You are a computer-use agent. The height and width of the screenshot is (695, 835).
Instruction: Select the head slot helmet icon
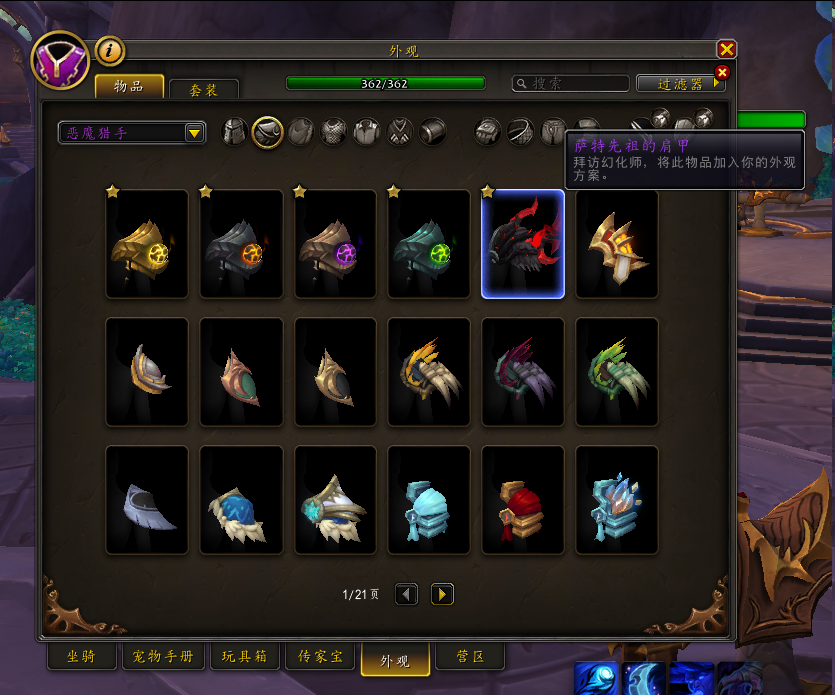[234, 131]
